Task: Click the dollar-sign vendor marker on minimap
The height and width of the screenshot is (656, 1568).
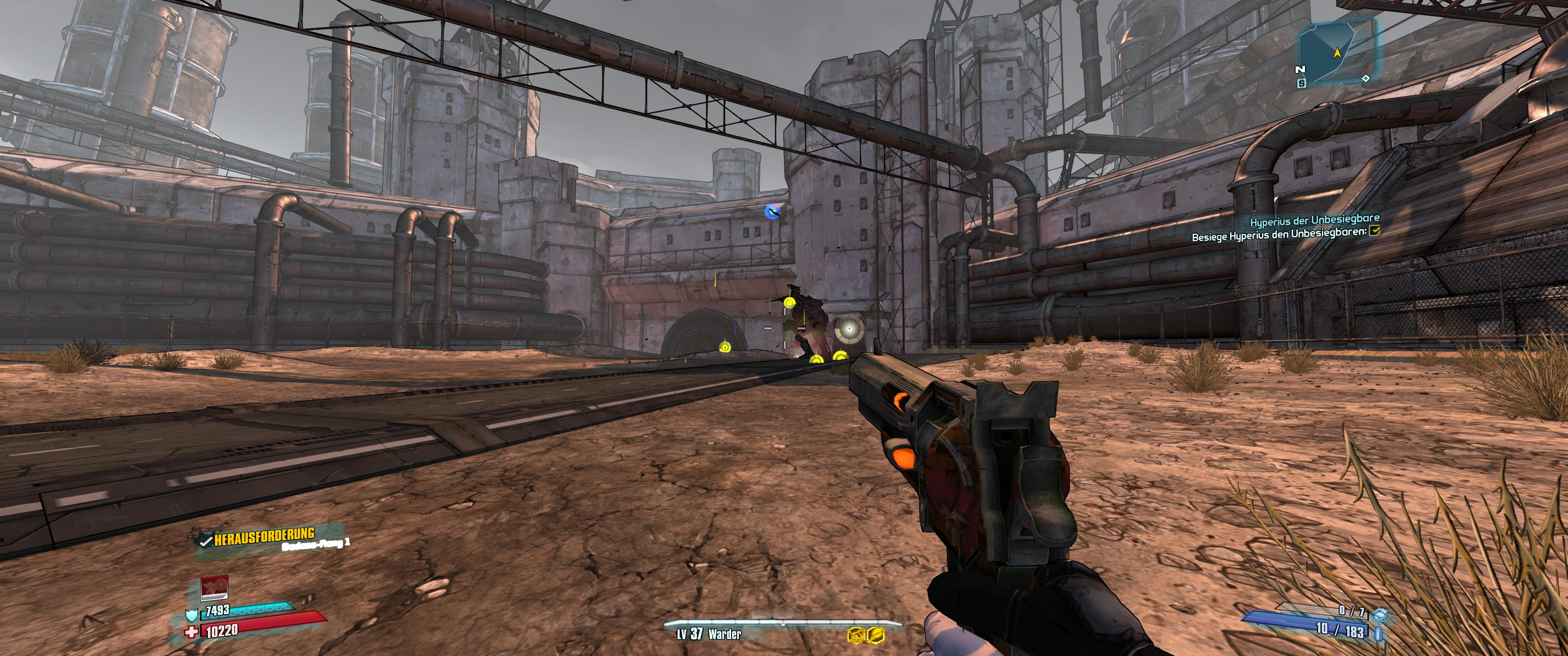Action: [1301, 83]
